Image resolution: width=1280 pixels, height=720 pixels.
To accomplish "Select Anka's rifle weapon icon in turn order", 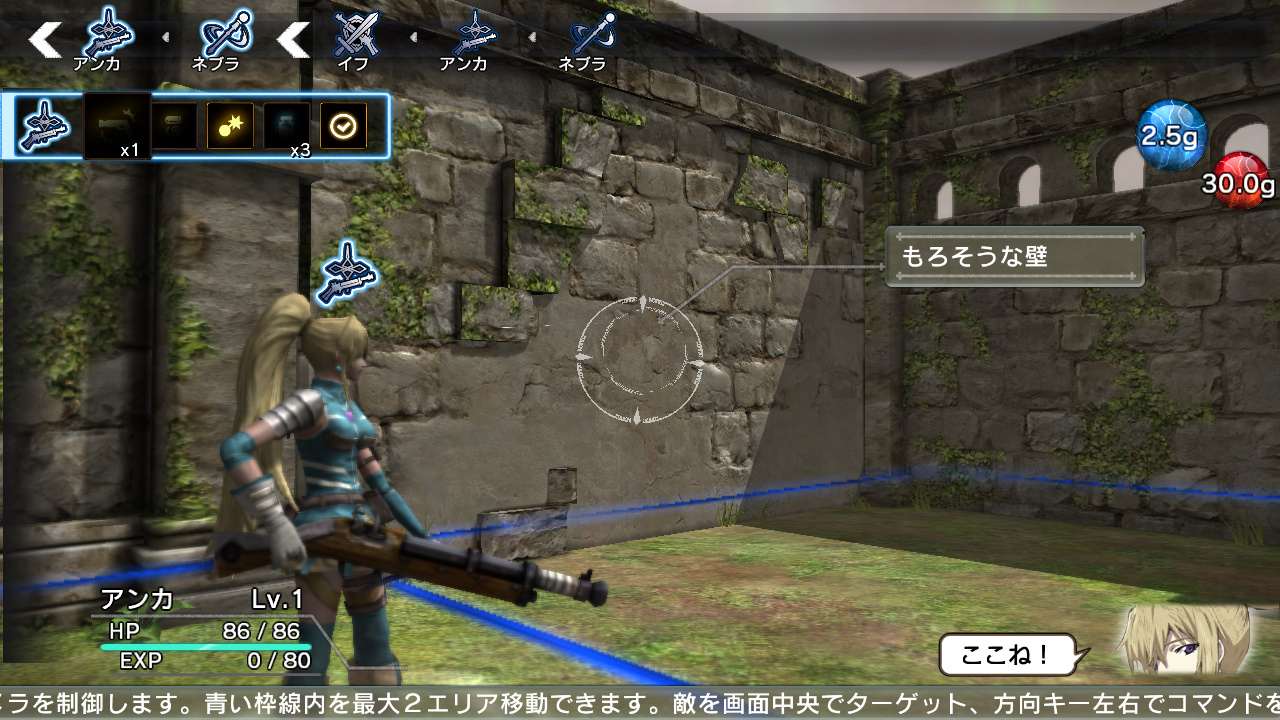I will point(105,33).
